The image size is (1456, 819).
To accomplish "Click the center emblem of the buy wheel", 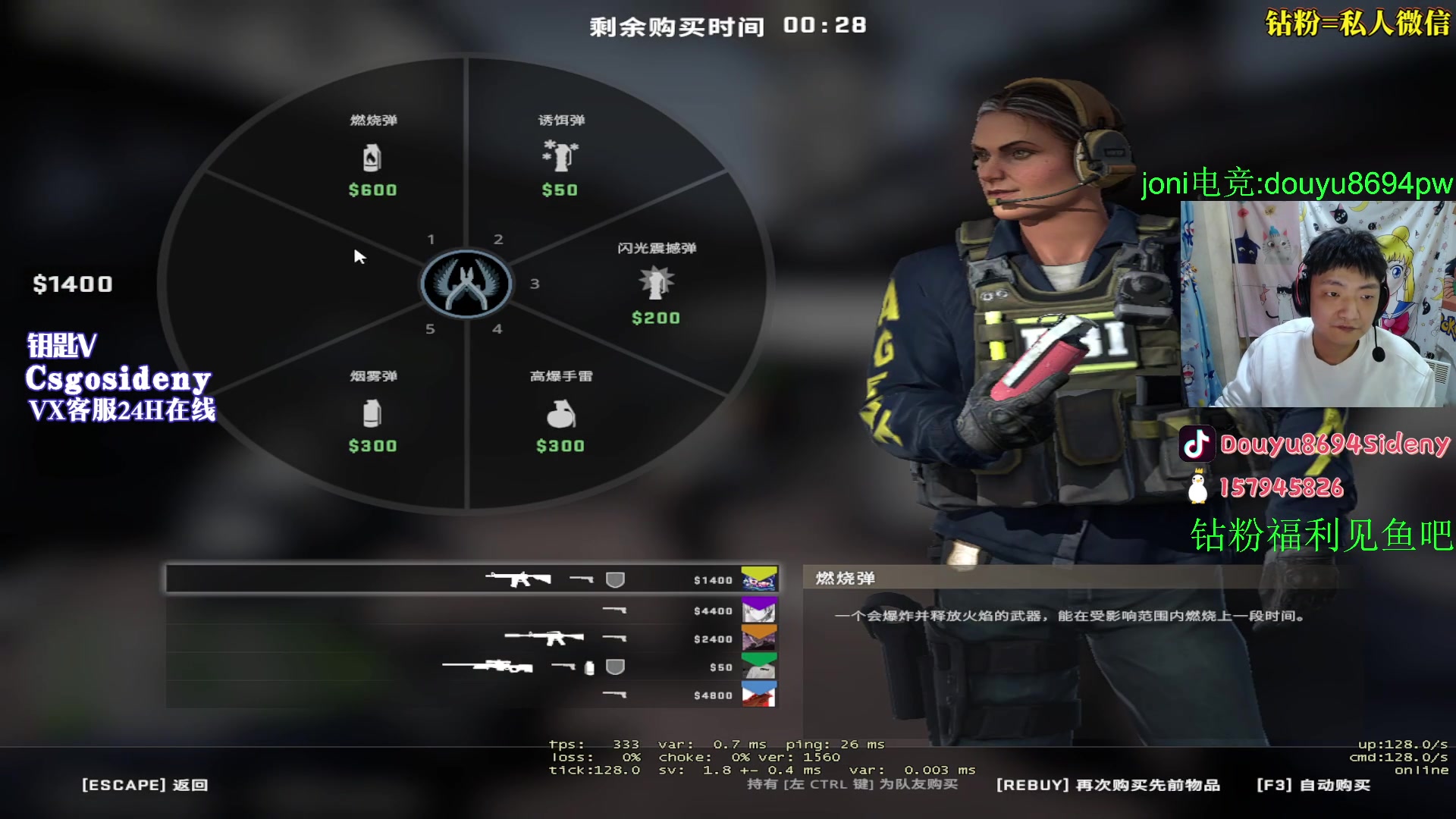I will coord(466,284).
